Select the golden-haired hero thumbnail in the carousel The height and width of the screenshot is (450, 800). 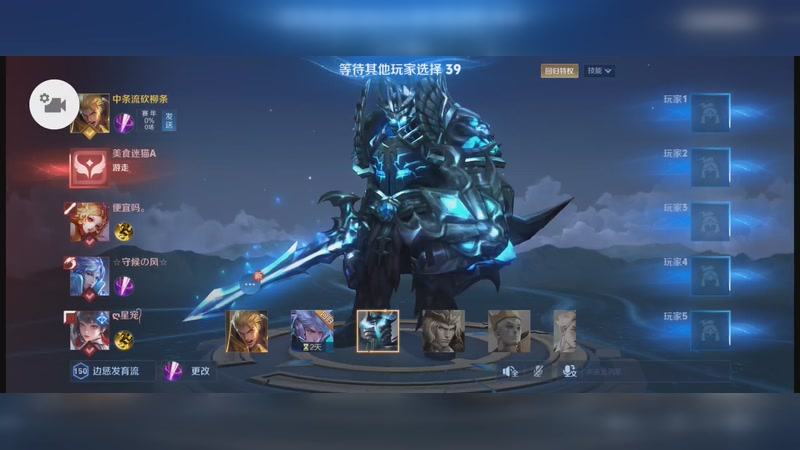pos(247,332)
